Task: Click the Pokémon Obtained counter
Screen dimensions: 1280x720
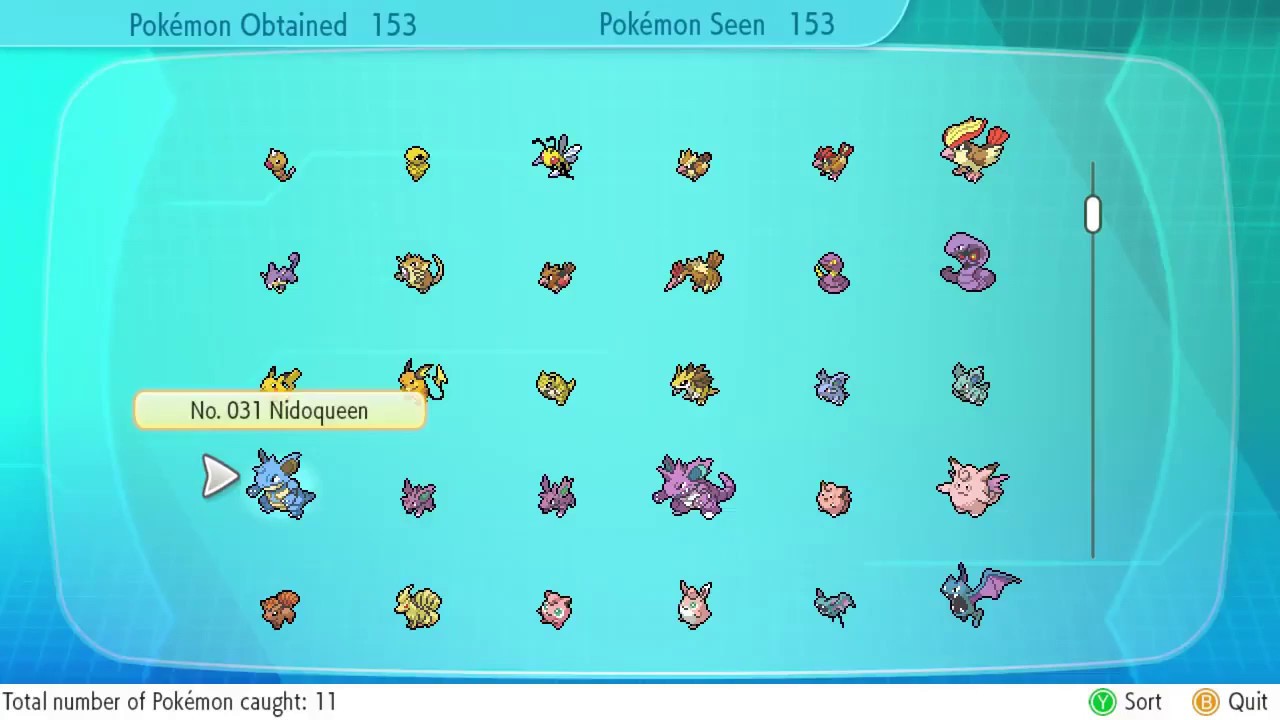Action: tap(273, 24)
